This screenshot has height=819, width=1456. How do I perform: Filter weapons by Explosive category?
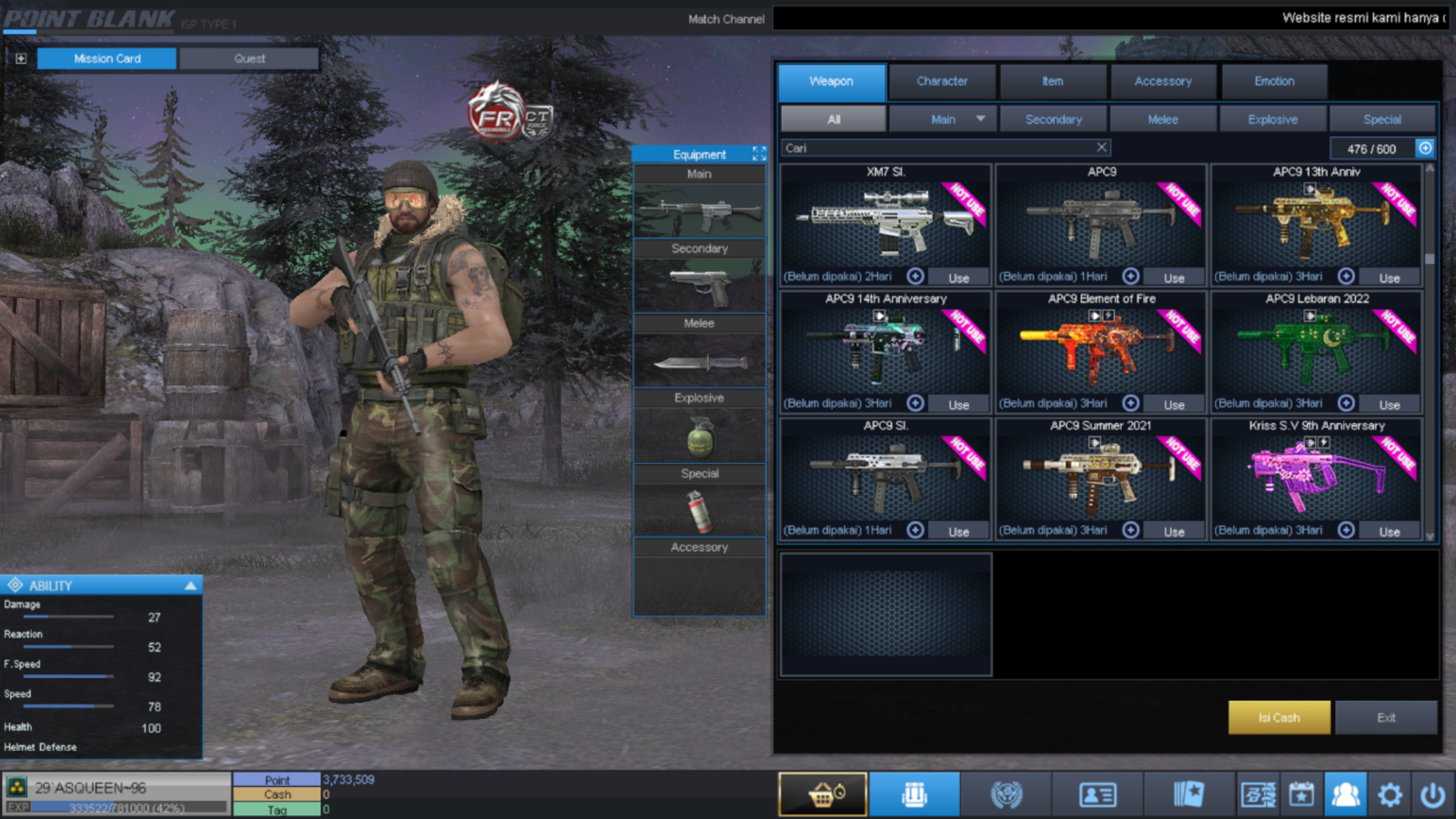pos(1272,119)
